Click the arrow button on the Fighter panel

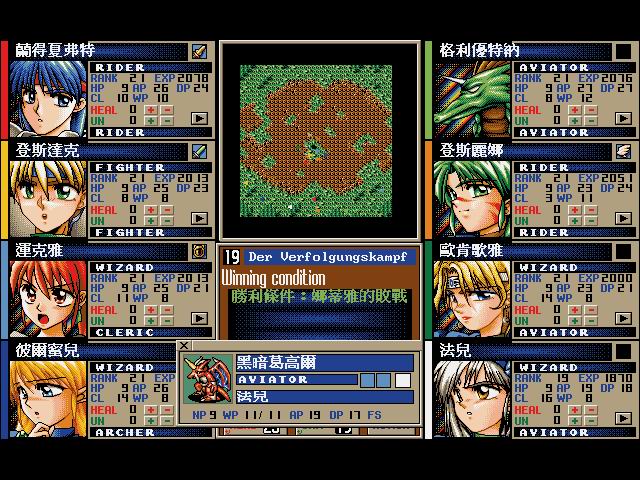pyautogui.click(x=200, y=218)
